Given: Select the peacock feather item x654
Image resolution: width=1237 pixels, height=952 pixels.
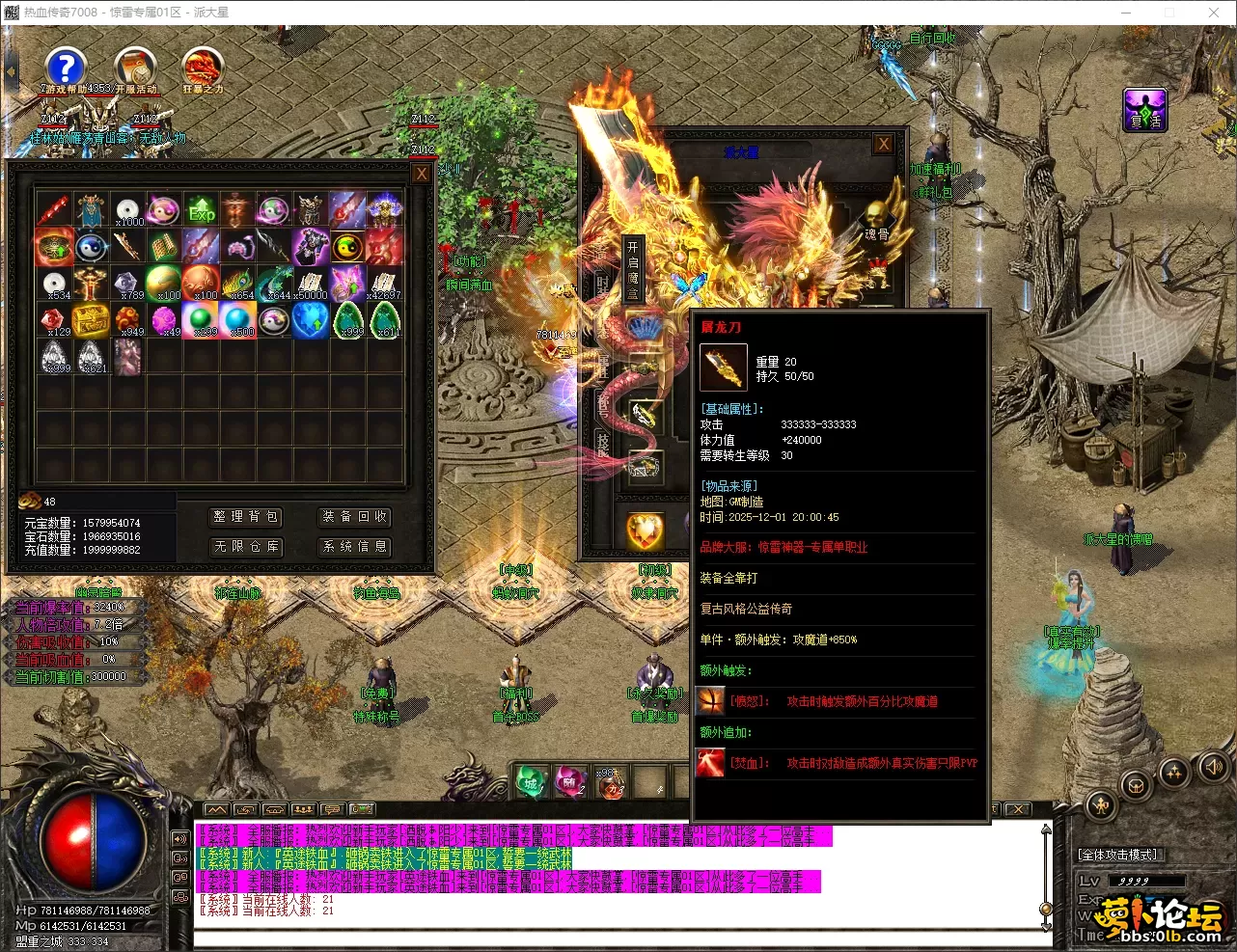Looking at the screenshot, I should click(238, 284).
